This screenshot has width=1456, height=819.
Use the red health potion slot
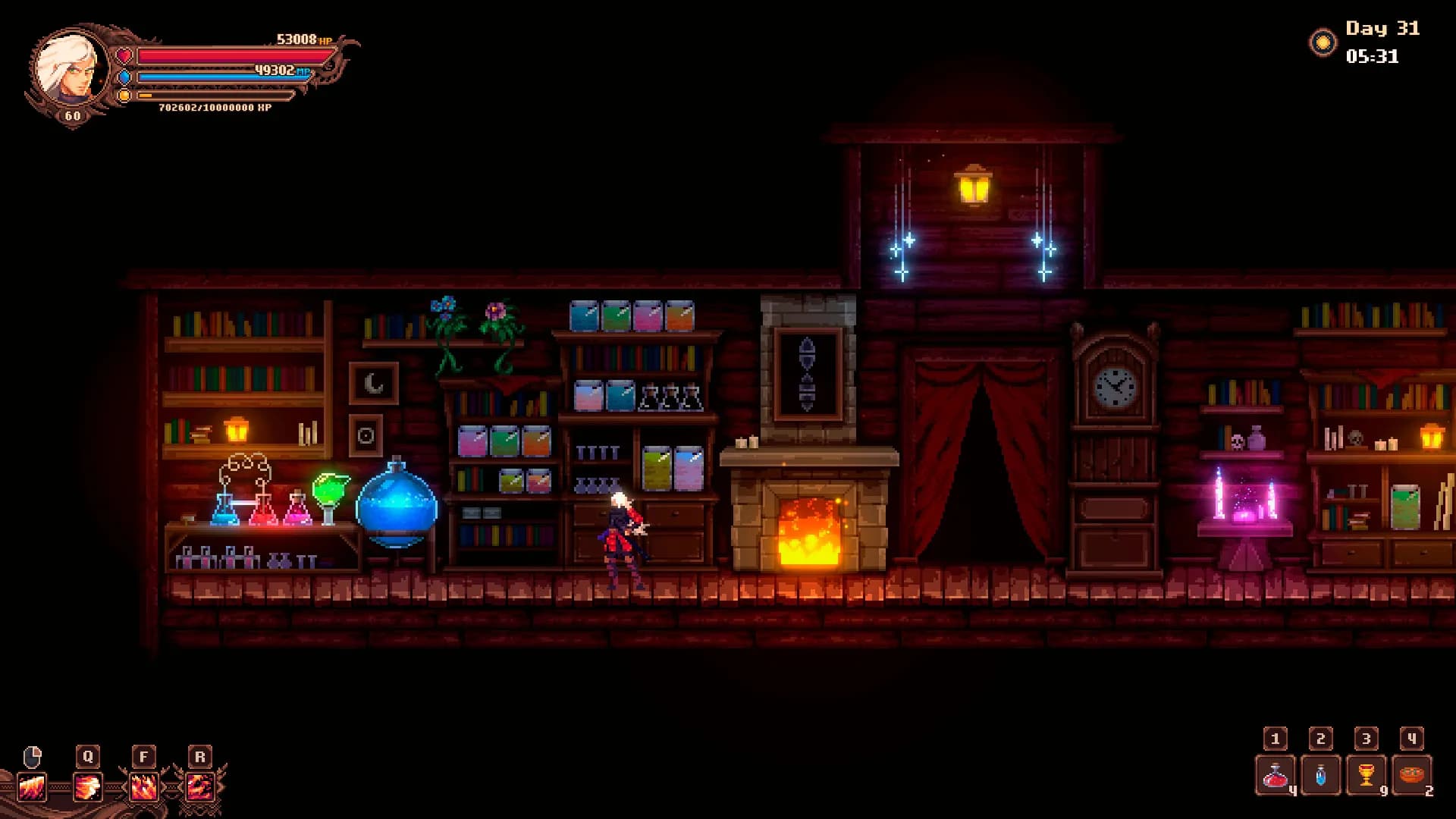pos(1276,776)
